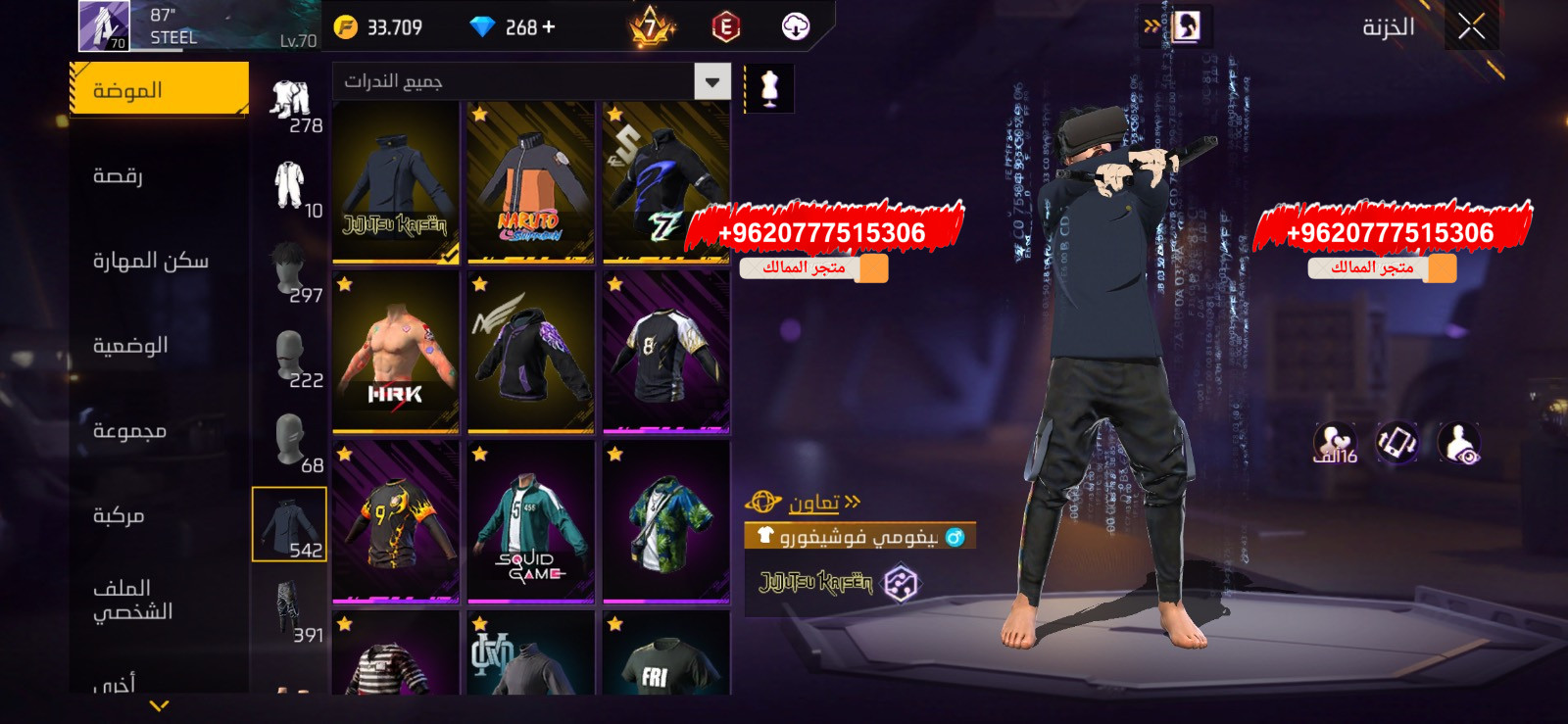This screenshot has height=724, width=1568.
Task: Close the vault screen with the X
Action: coord(1471,26)
